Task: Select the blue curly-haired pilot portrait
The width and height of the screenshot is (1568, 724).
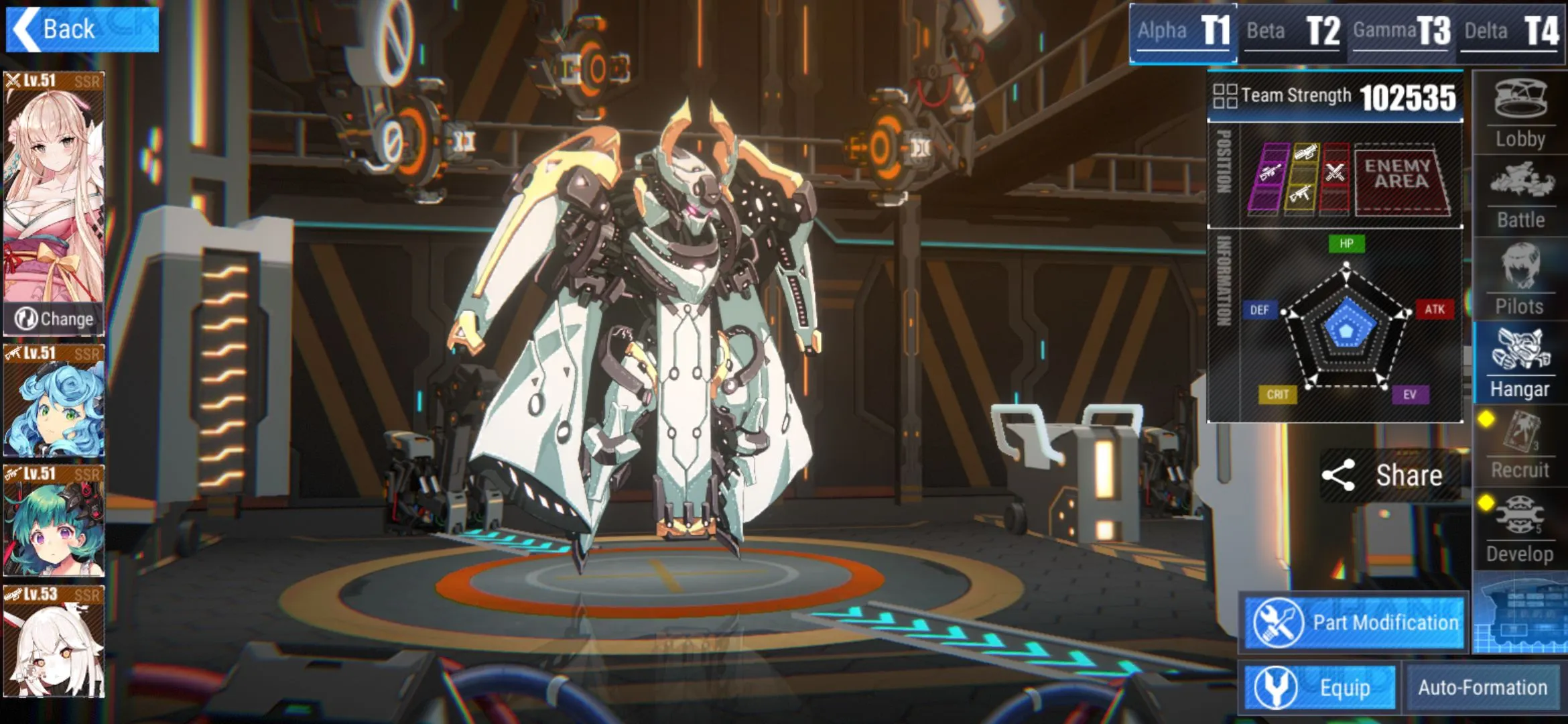Action: (54, 402)
